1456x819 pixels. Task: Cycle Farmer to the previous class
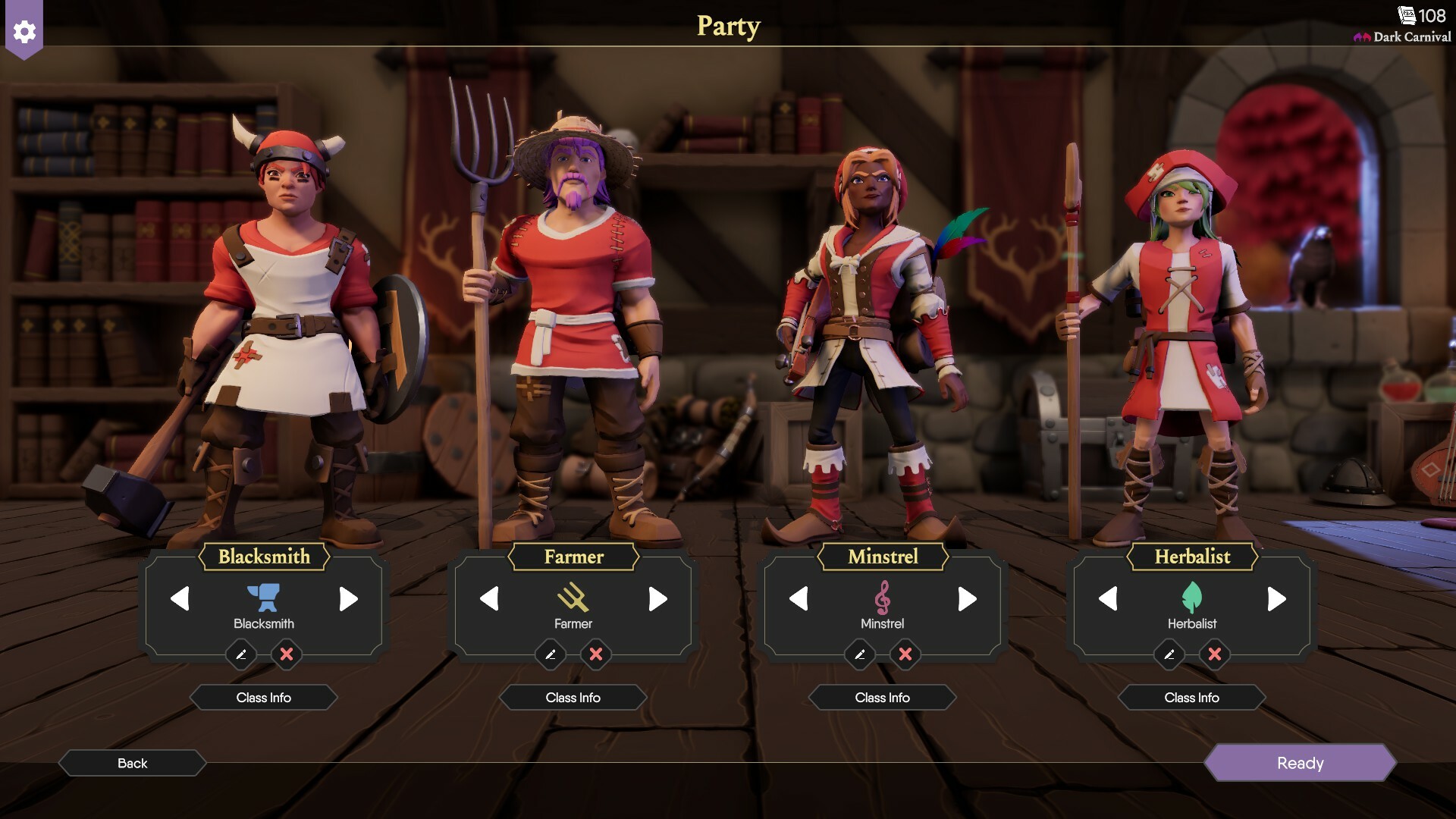(489, 599)
